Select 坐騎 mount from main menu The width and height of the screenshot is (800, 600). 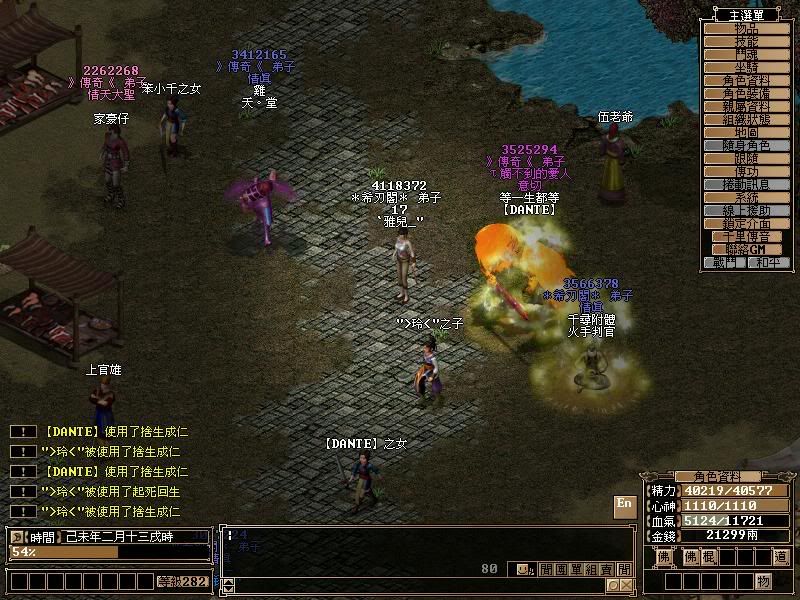[x=747, y=68]
